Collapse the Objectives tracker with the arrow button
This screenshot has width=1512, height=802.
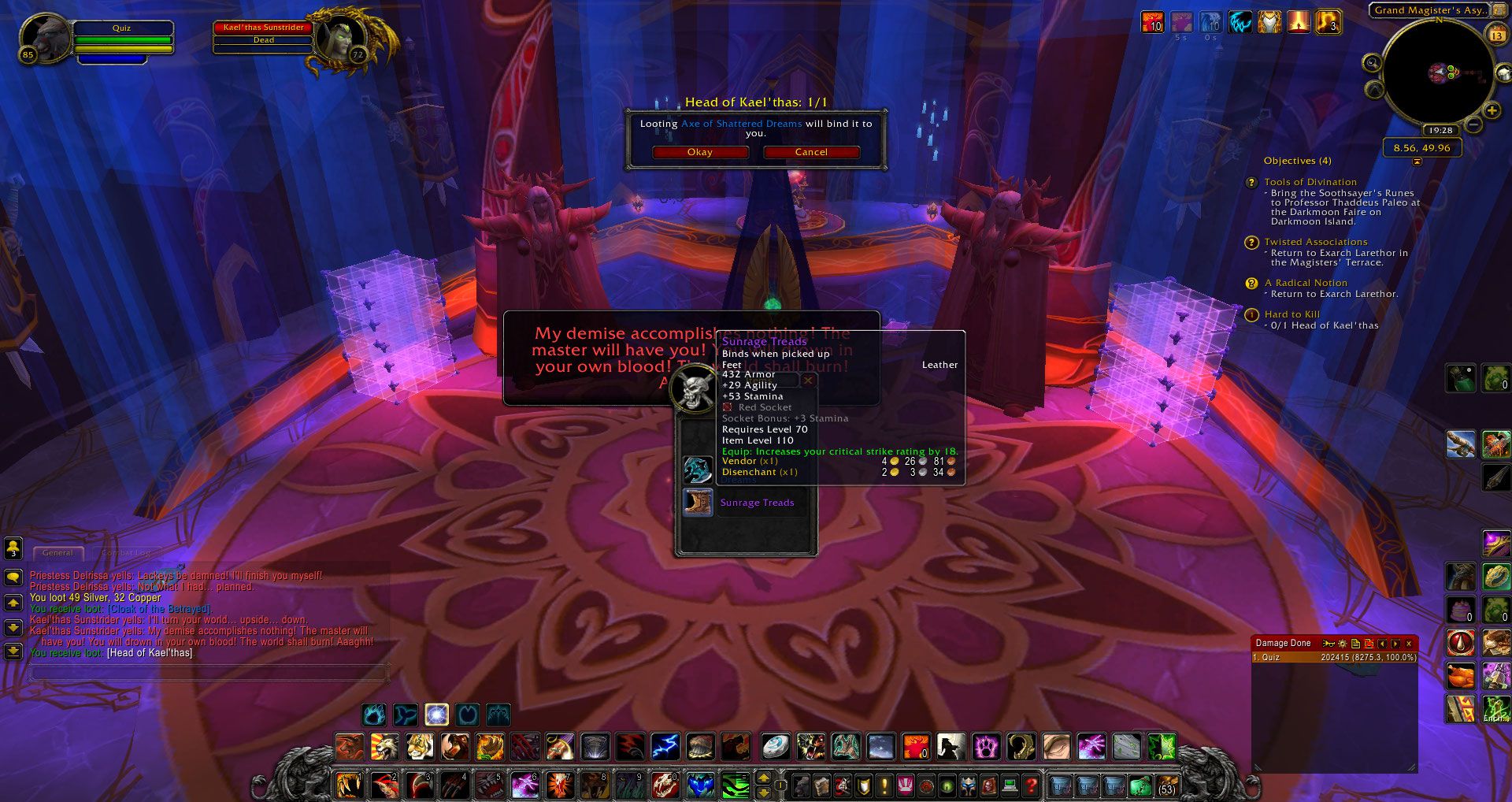click(1417, 162)
